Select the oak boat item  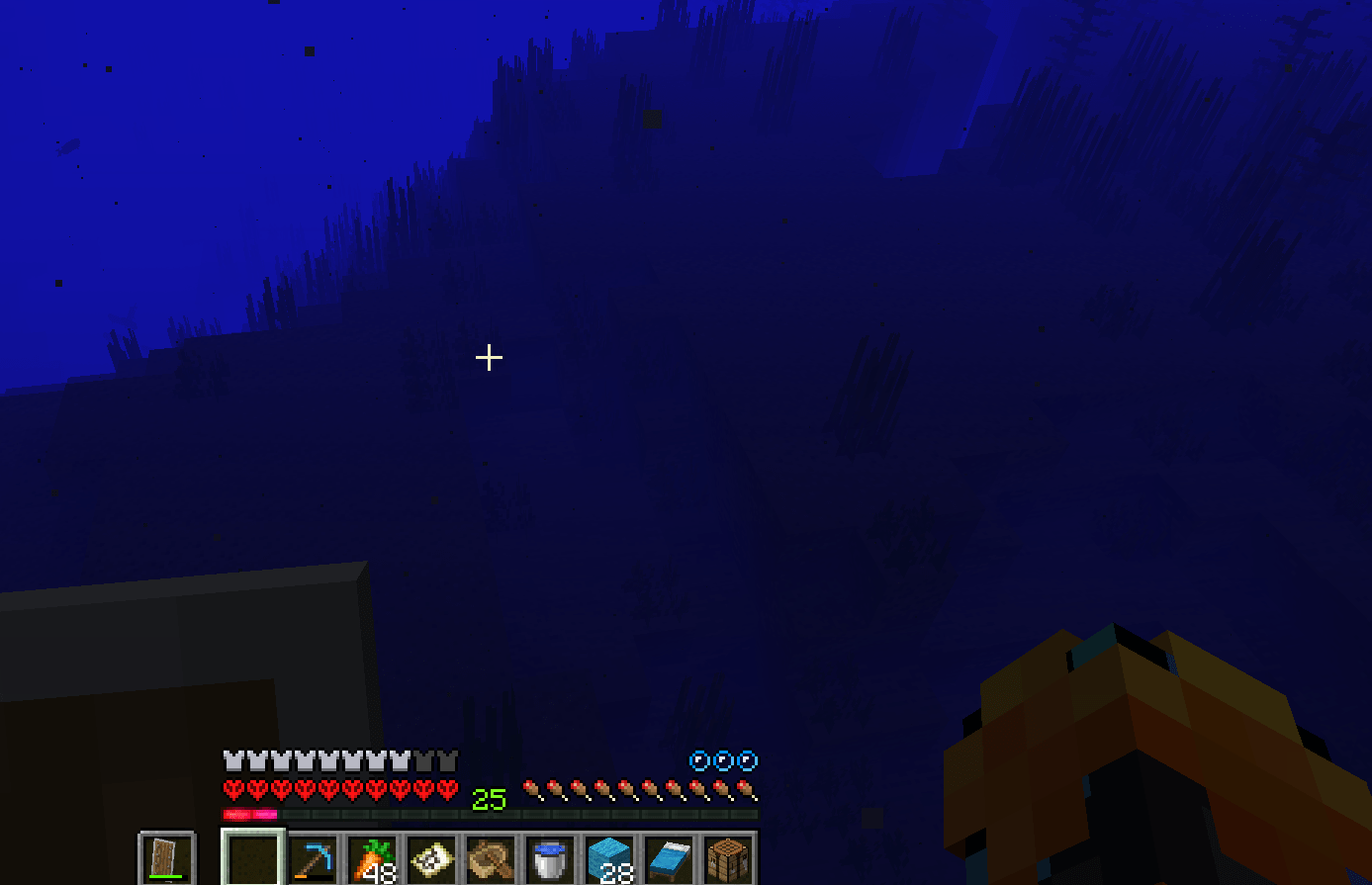point(491,858)
